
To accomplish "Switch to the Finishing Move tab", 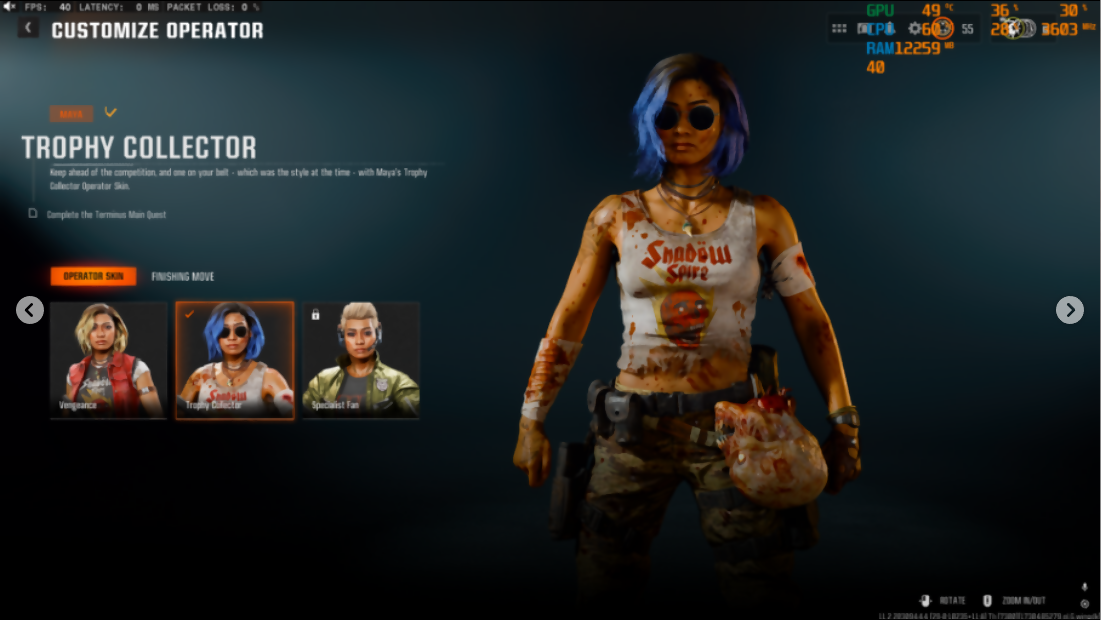I will [183, 277].
